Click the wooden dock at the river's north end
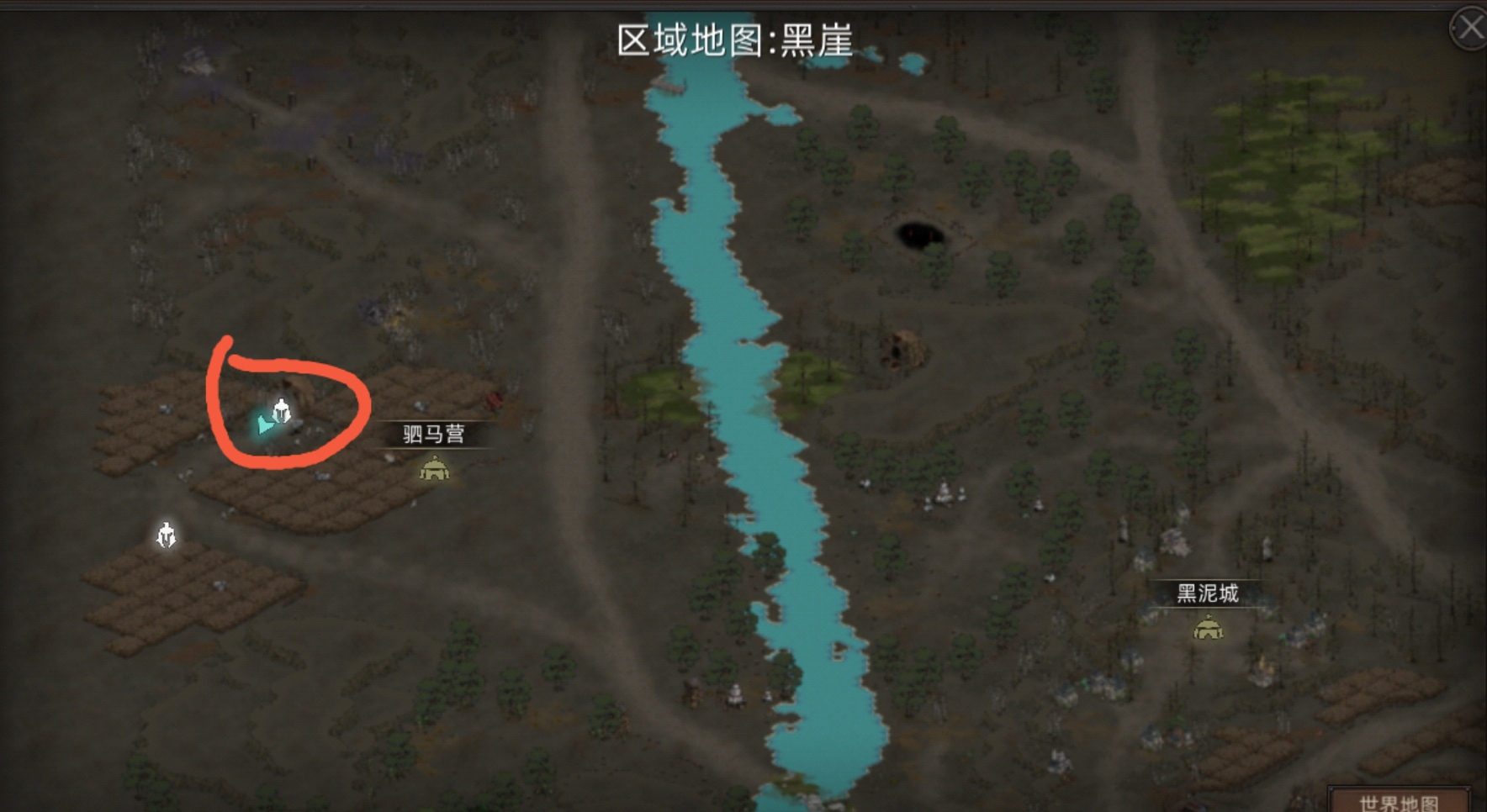 (x=669, y=87)
